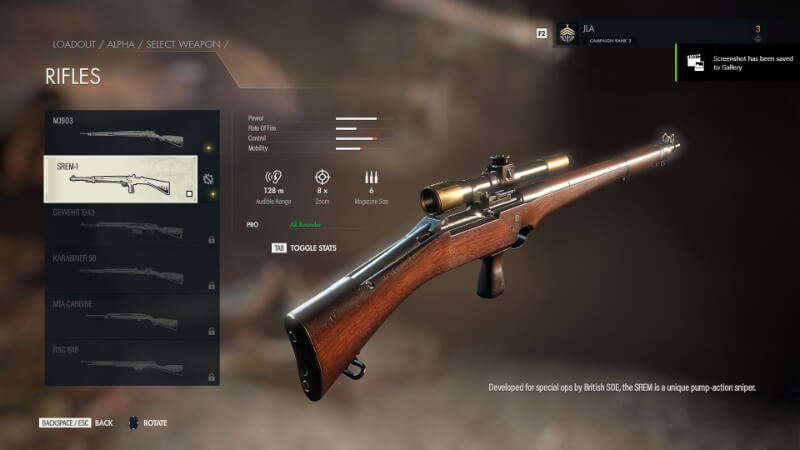
Task: Open the screenshot saved to Gallery notification
Action: click(738, 62)
